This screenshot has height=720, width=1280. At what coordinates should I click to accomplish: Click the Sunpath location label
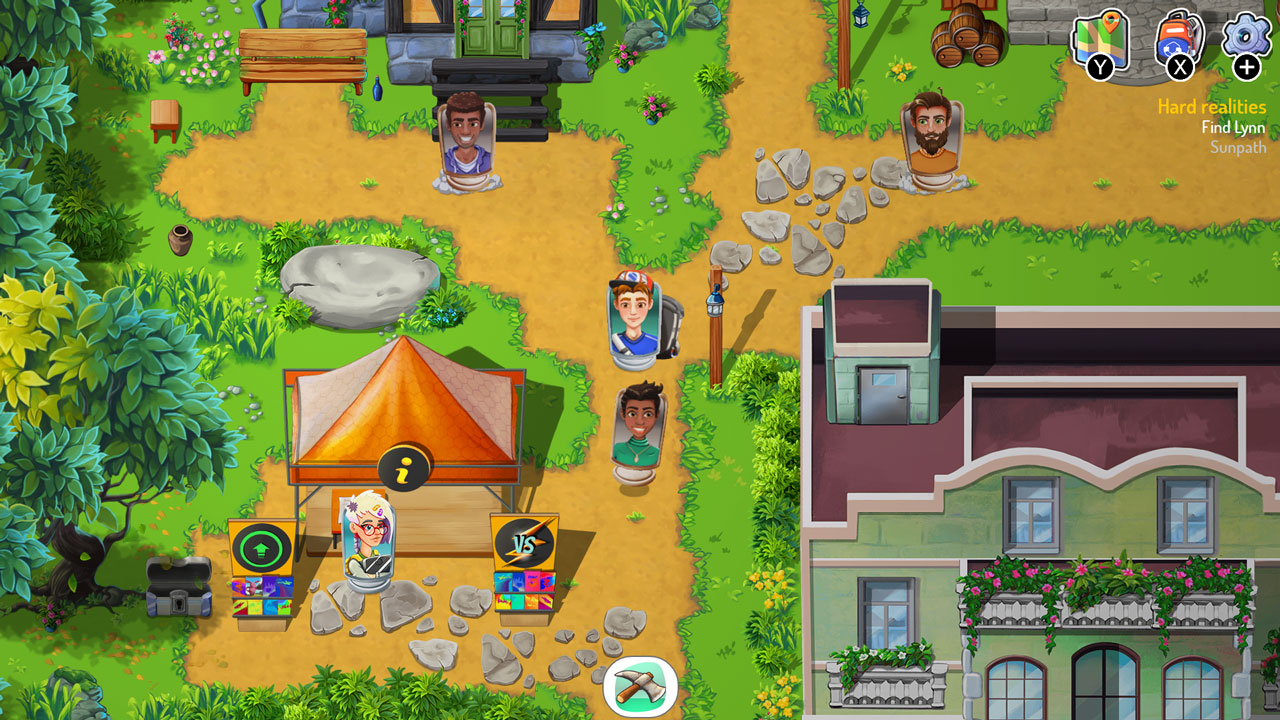point(1238,146)
